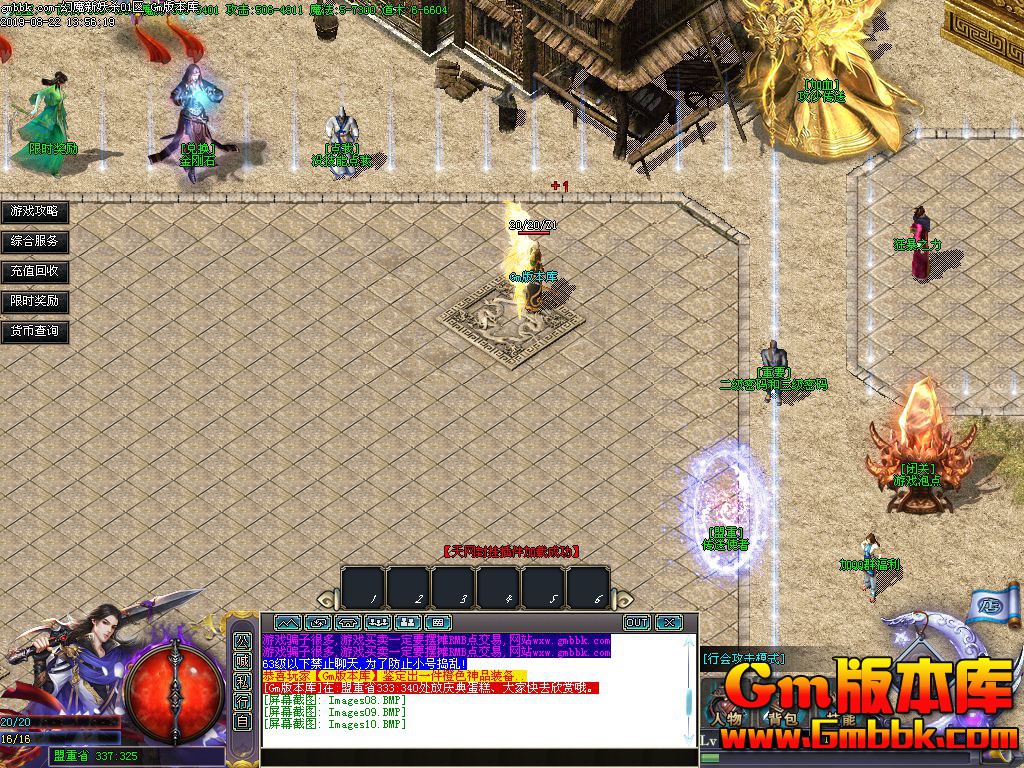
Task: Switch chat to the 喊 shout channel
Action: [x=242, y=660]
